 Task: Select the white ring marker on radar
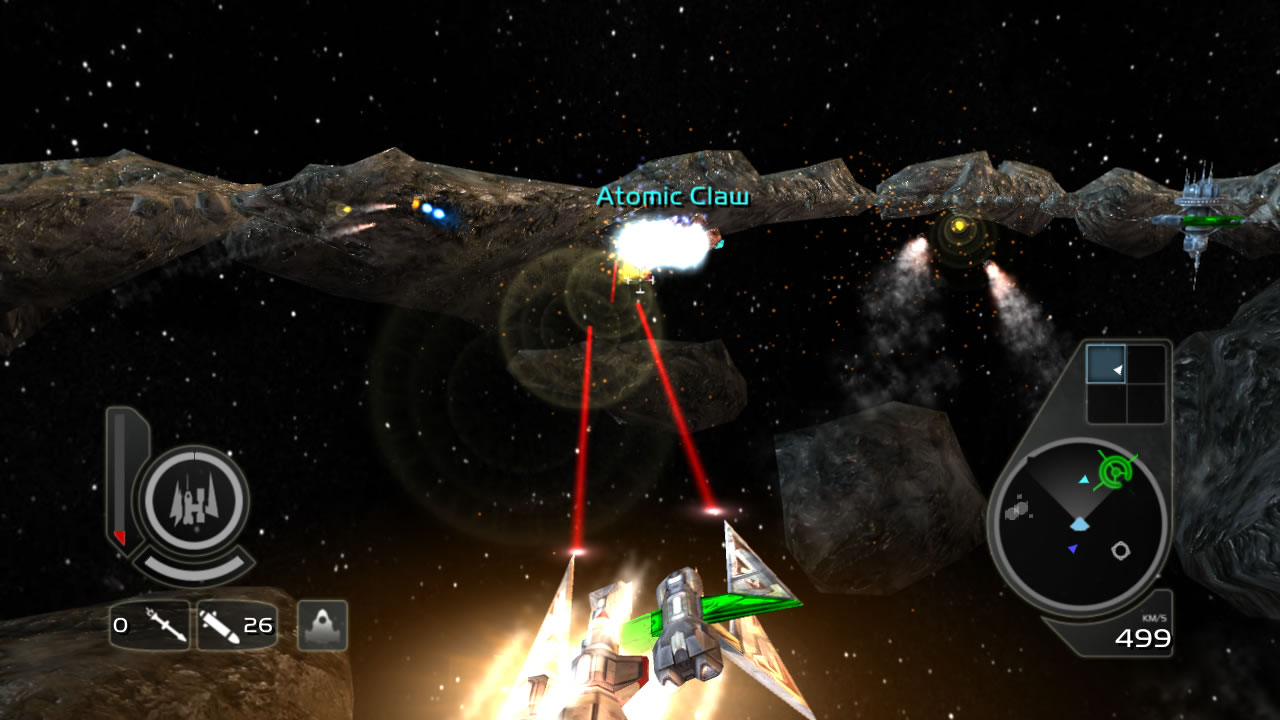tap(1121, 550)
